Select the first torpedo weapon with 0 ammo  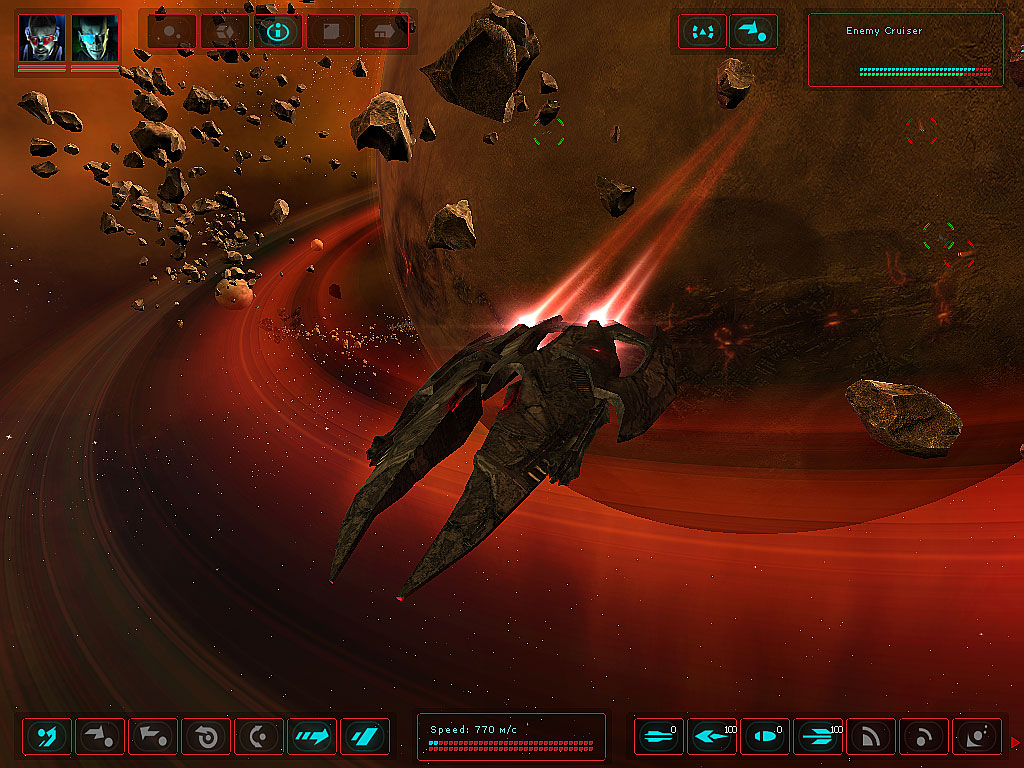(659, 737)
